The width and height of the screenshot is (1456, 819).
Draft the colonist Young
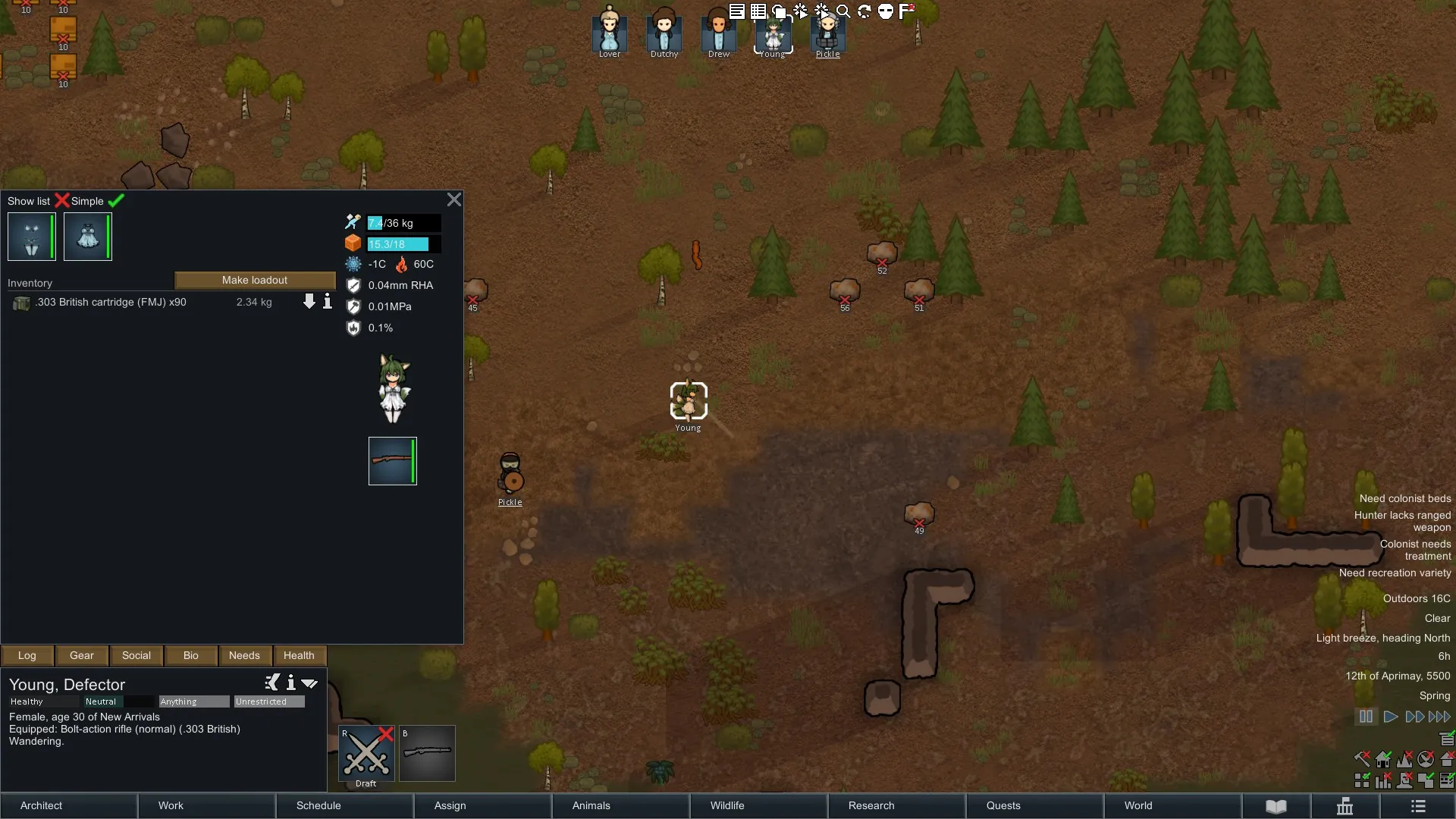(366, 754)
